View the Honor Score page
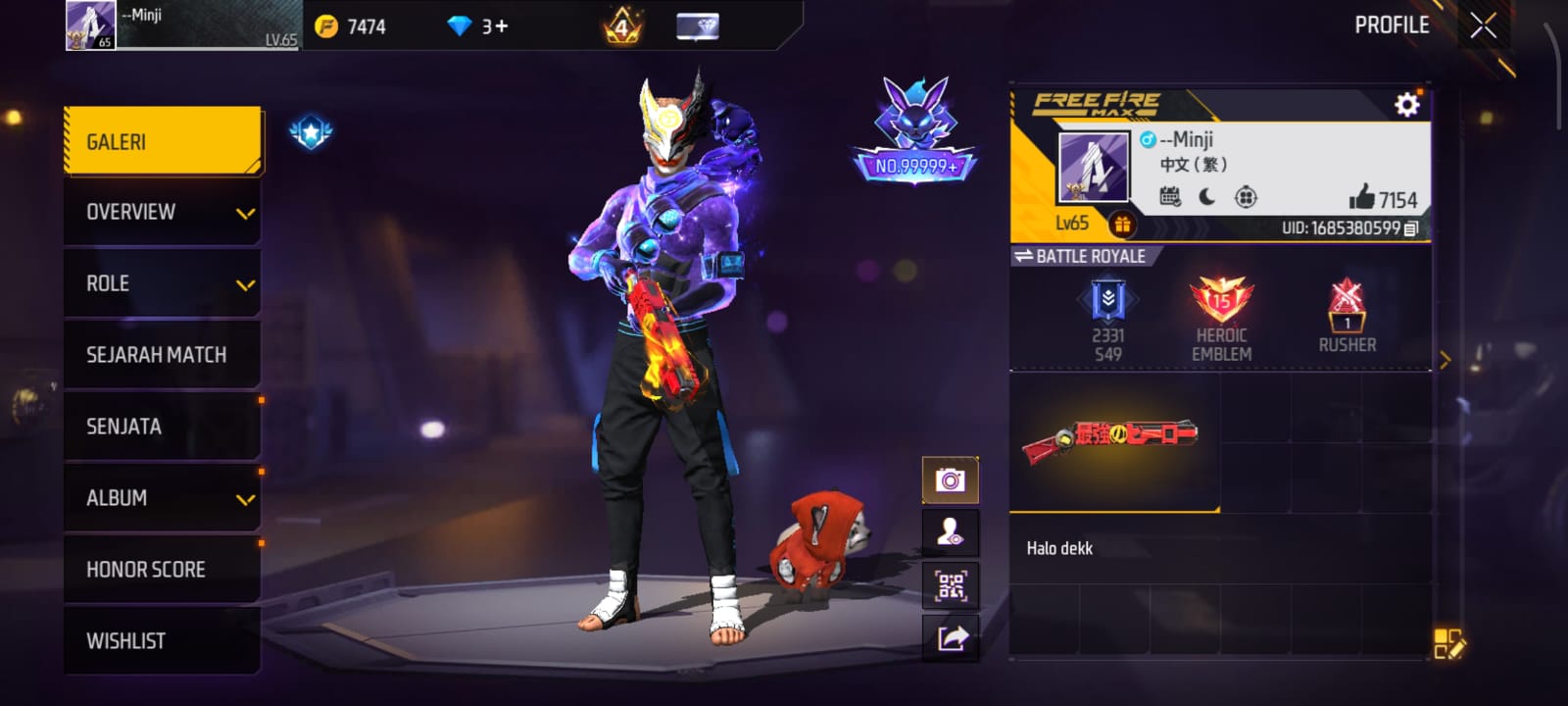The image size is (1568, 706). pos(163,570)
